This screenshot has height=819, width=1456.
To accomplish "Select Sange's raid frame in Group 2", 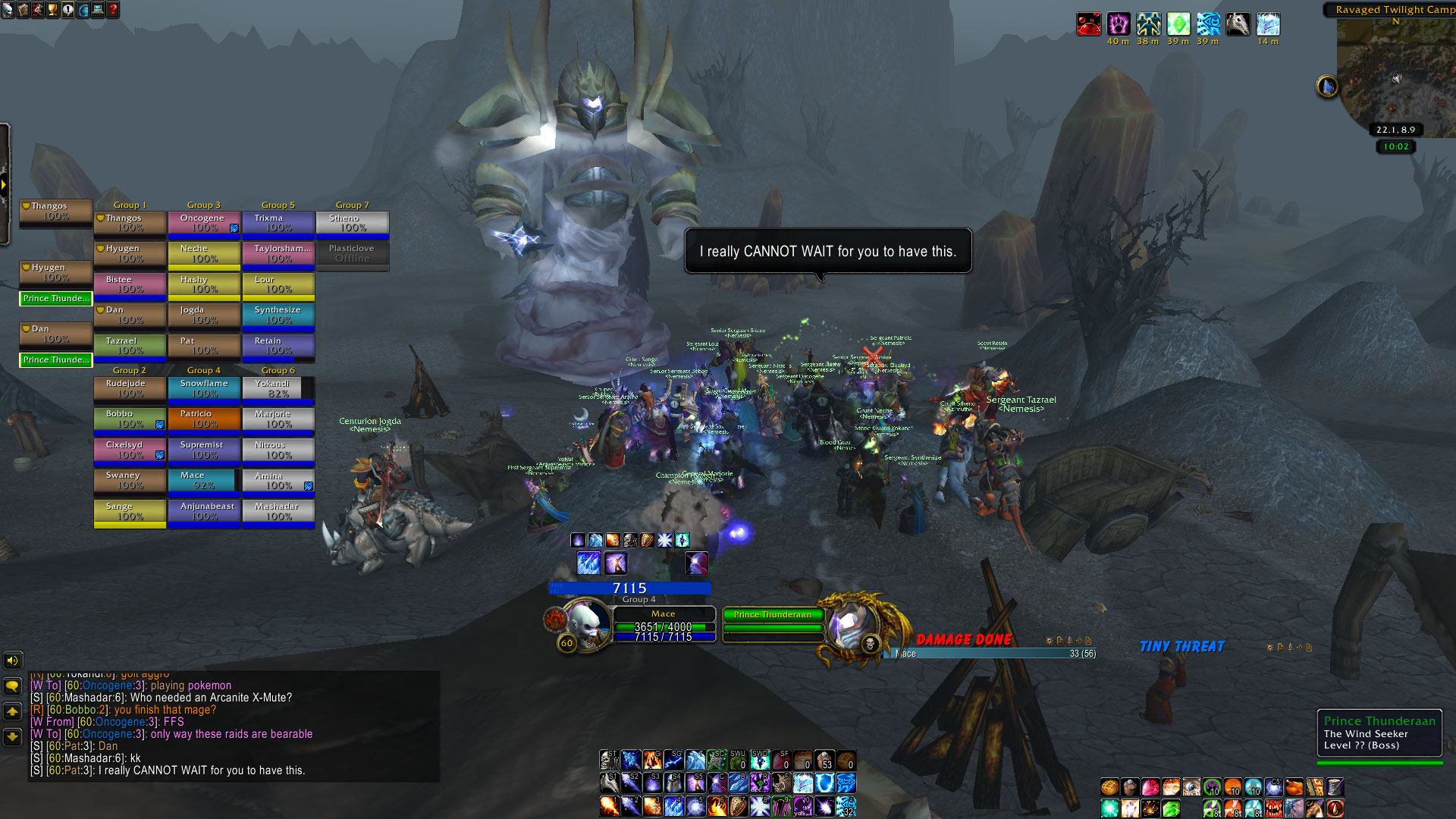I will (130, 511).
